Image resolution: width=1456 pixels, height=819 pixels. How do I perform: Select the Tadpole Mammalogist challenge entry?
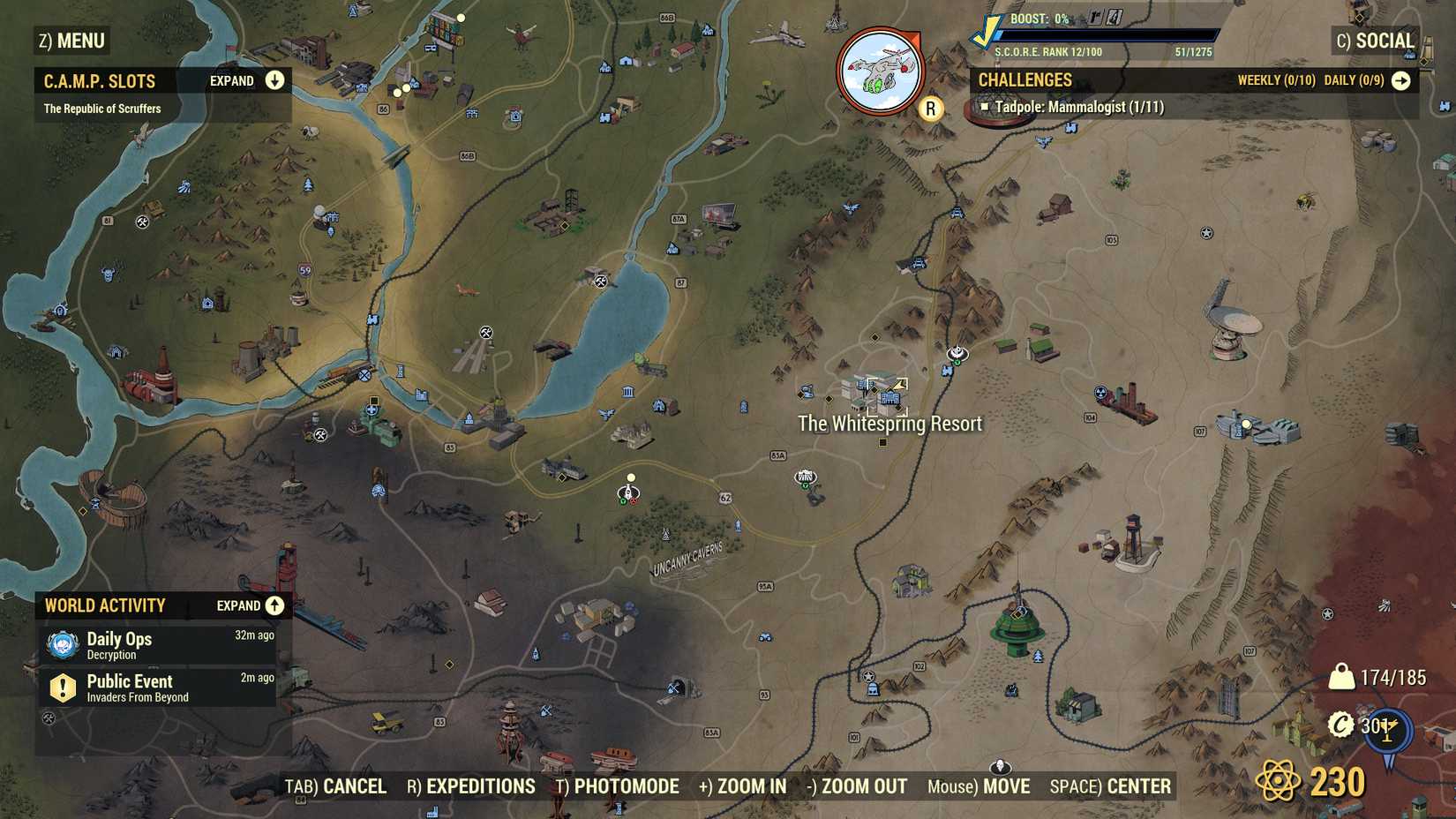pyautogui.click(x=1078, y=106)
